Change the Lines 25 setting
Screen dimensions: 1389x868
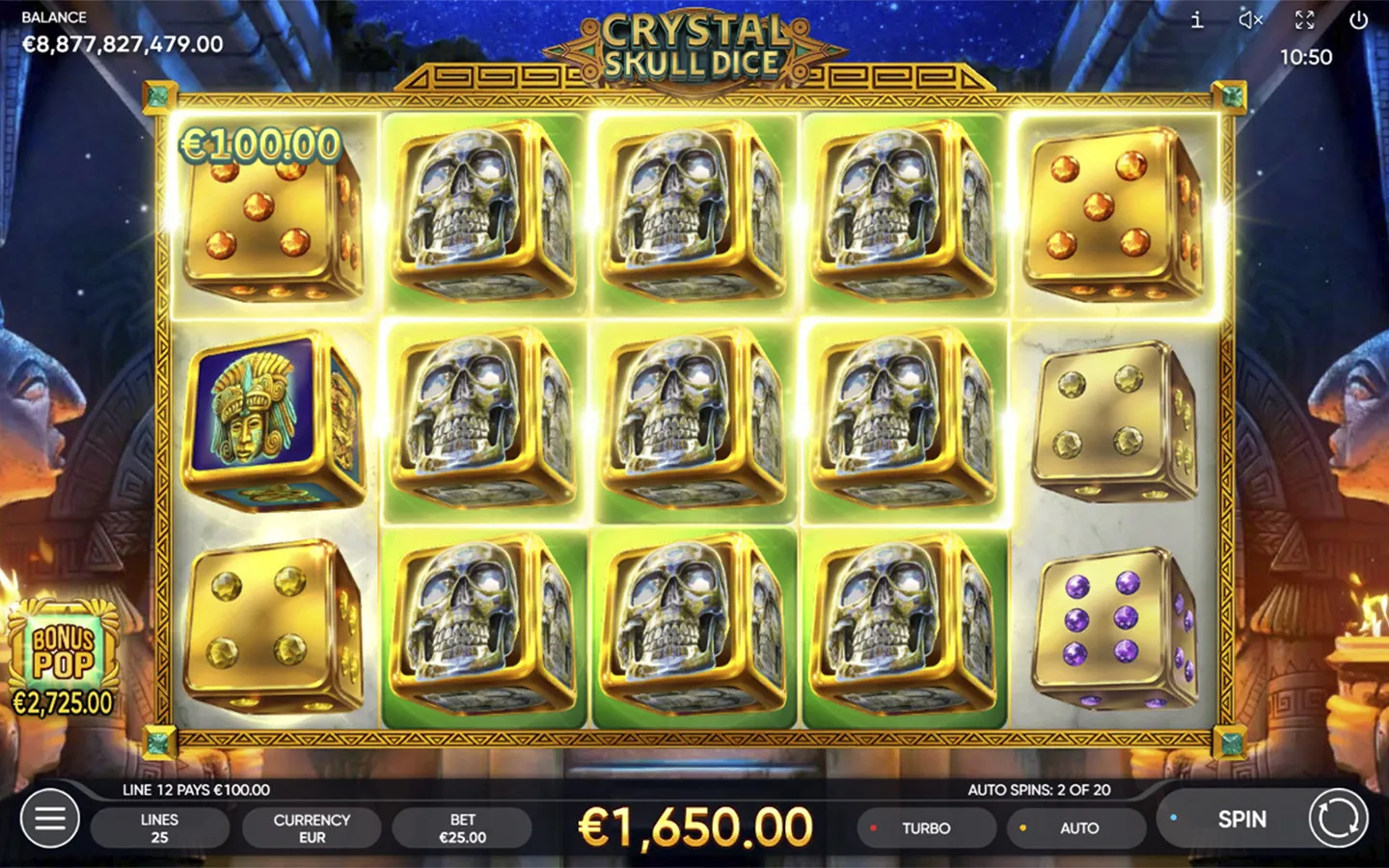(159, 828)
